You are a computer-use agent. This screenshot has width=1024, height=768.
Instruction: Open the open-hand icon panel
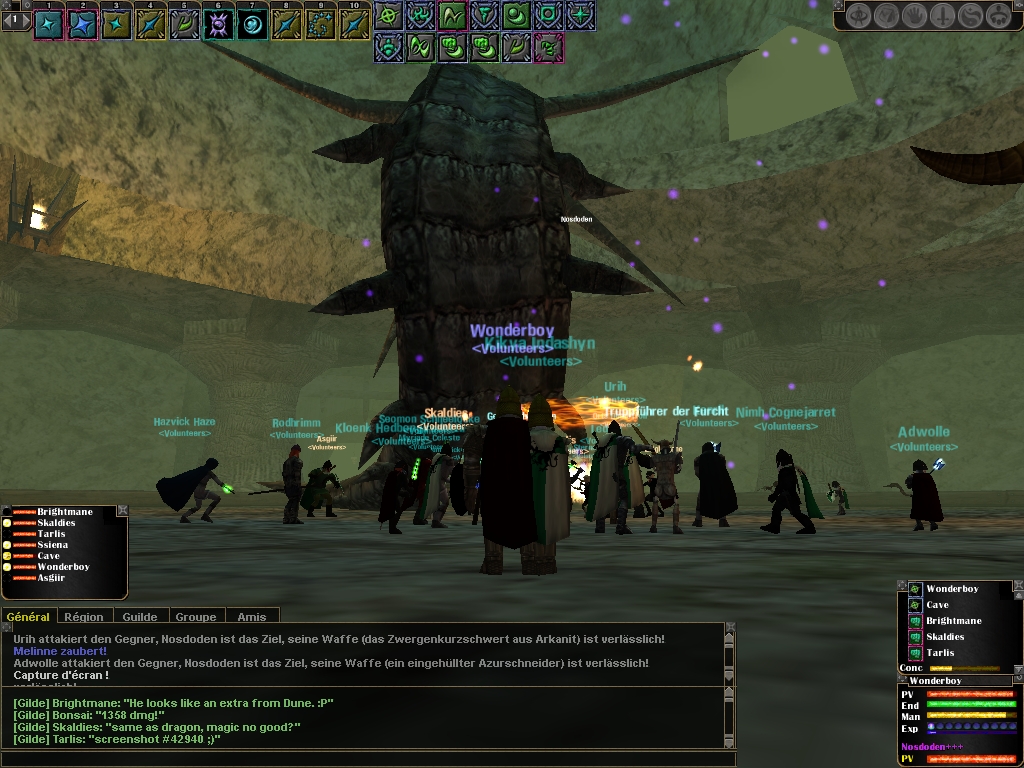(x=915, y=16)
